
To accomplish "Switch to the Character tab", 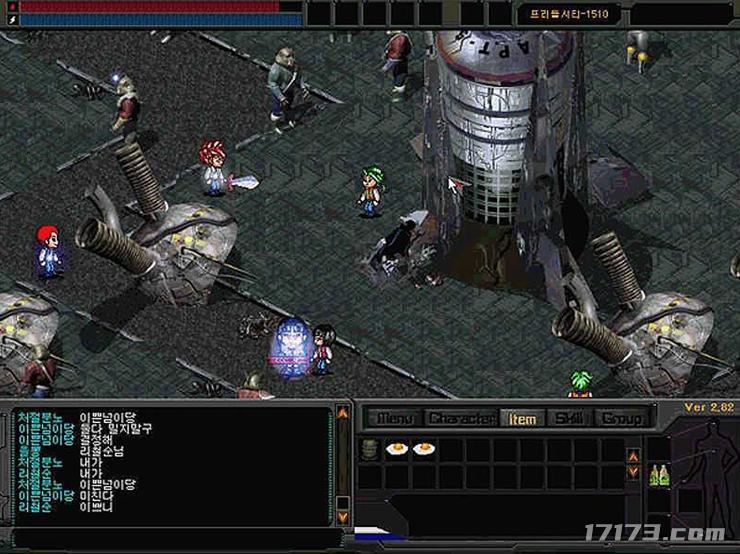I will pyautogui.click(x=462, y=418).
